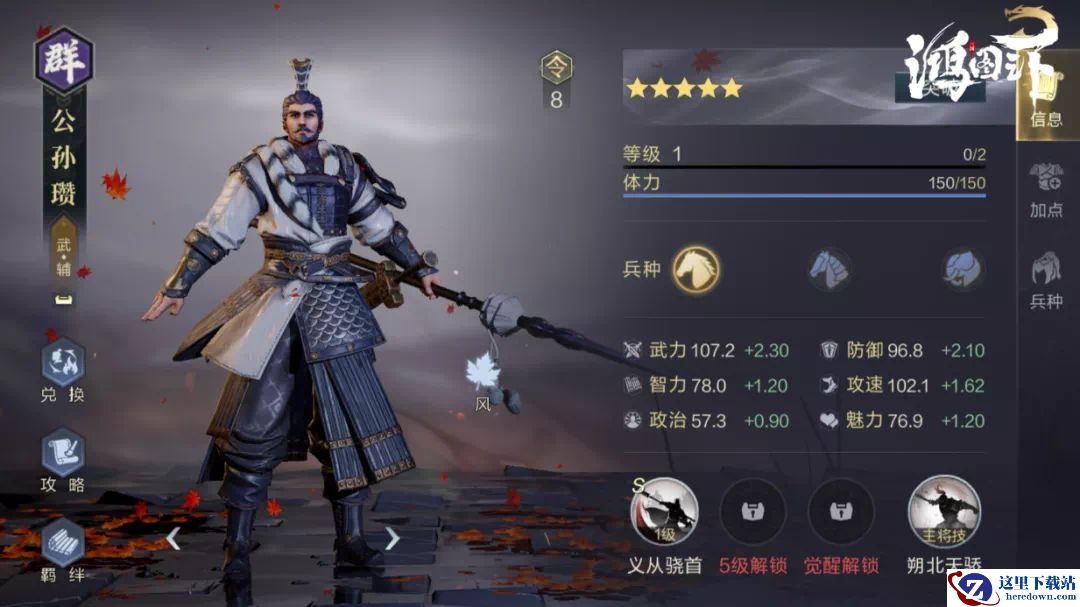
Task: Open the 攻略 strategy guide
Action: point(62,455)
